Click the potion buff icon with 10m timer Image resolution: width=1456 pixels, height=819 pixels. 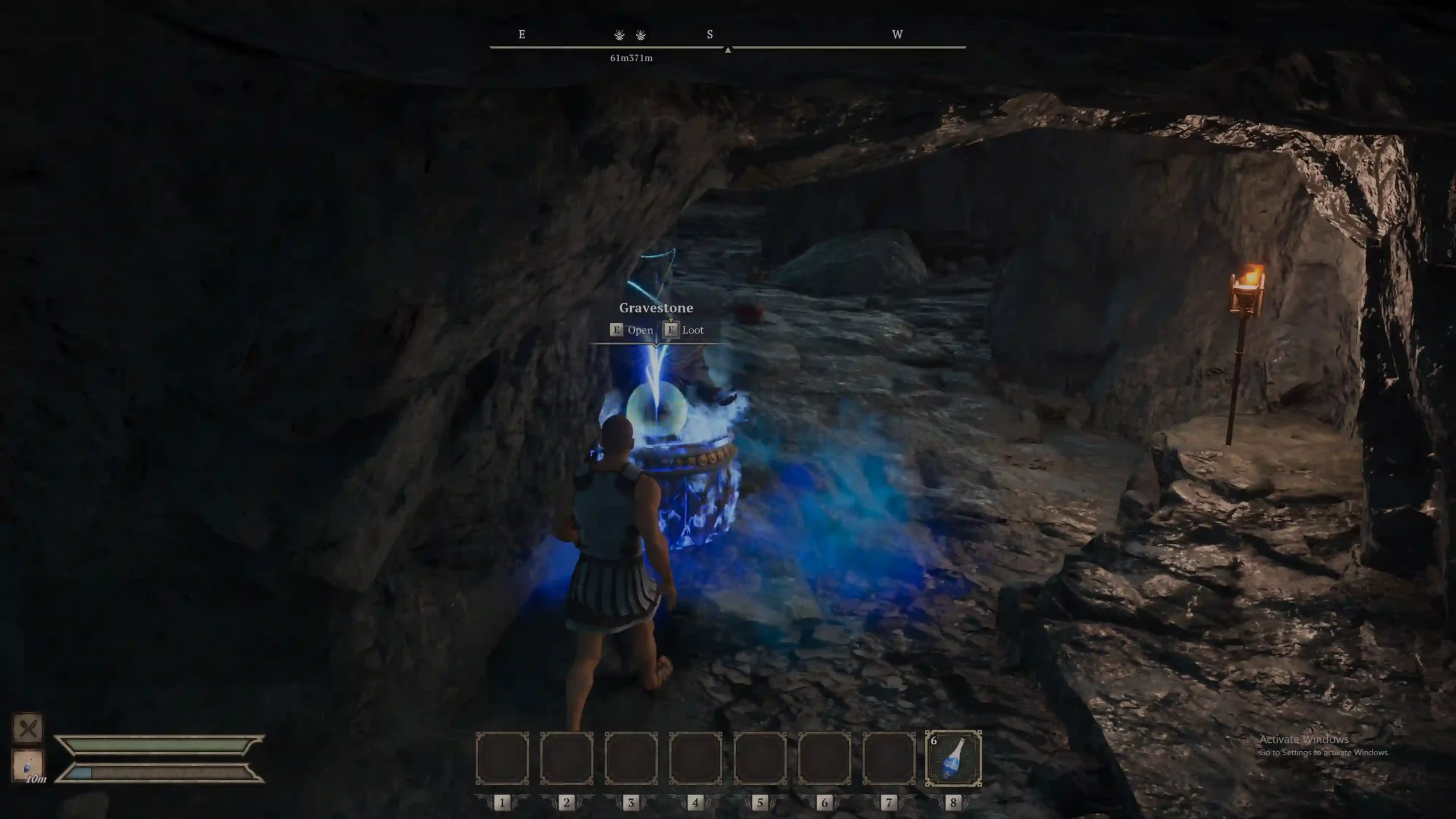28,765
